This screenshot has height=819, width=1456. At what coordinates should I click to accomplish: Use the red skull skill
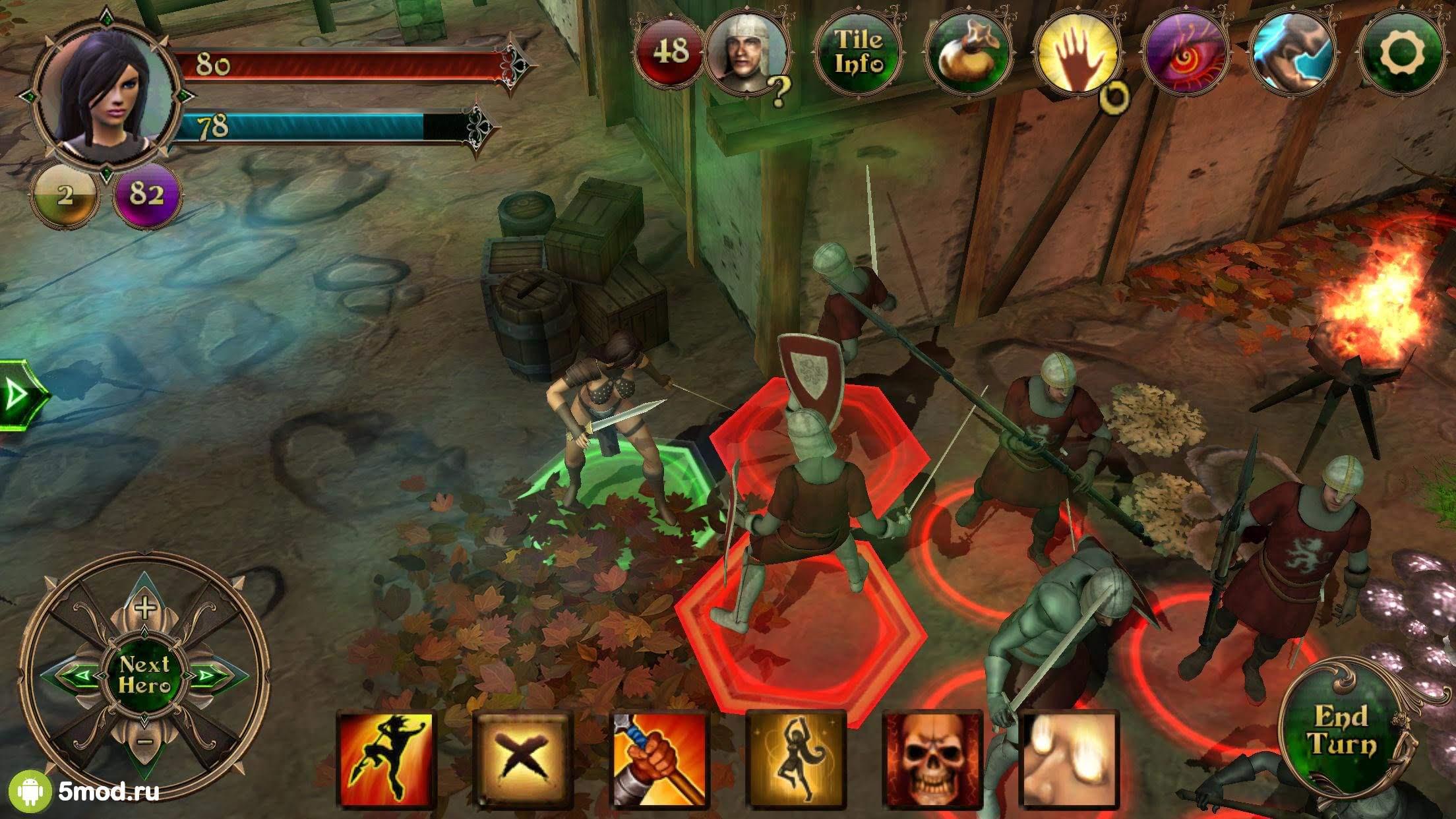pos(932,760)
